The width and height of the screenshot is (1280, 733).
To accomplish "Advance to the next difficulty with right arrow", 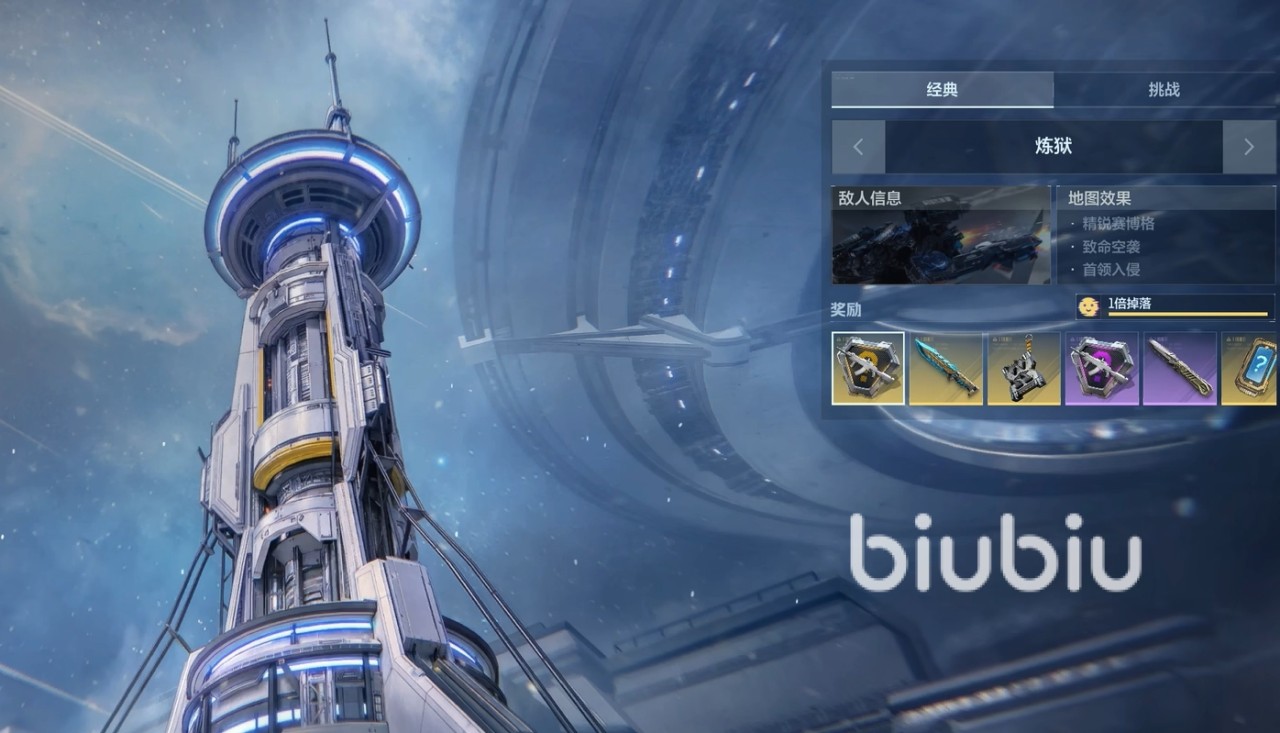I will tap(1248, 147).
